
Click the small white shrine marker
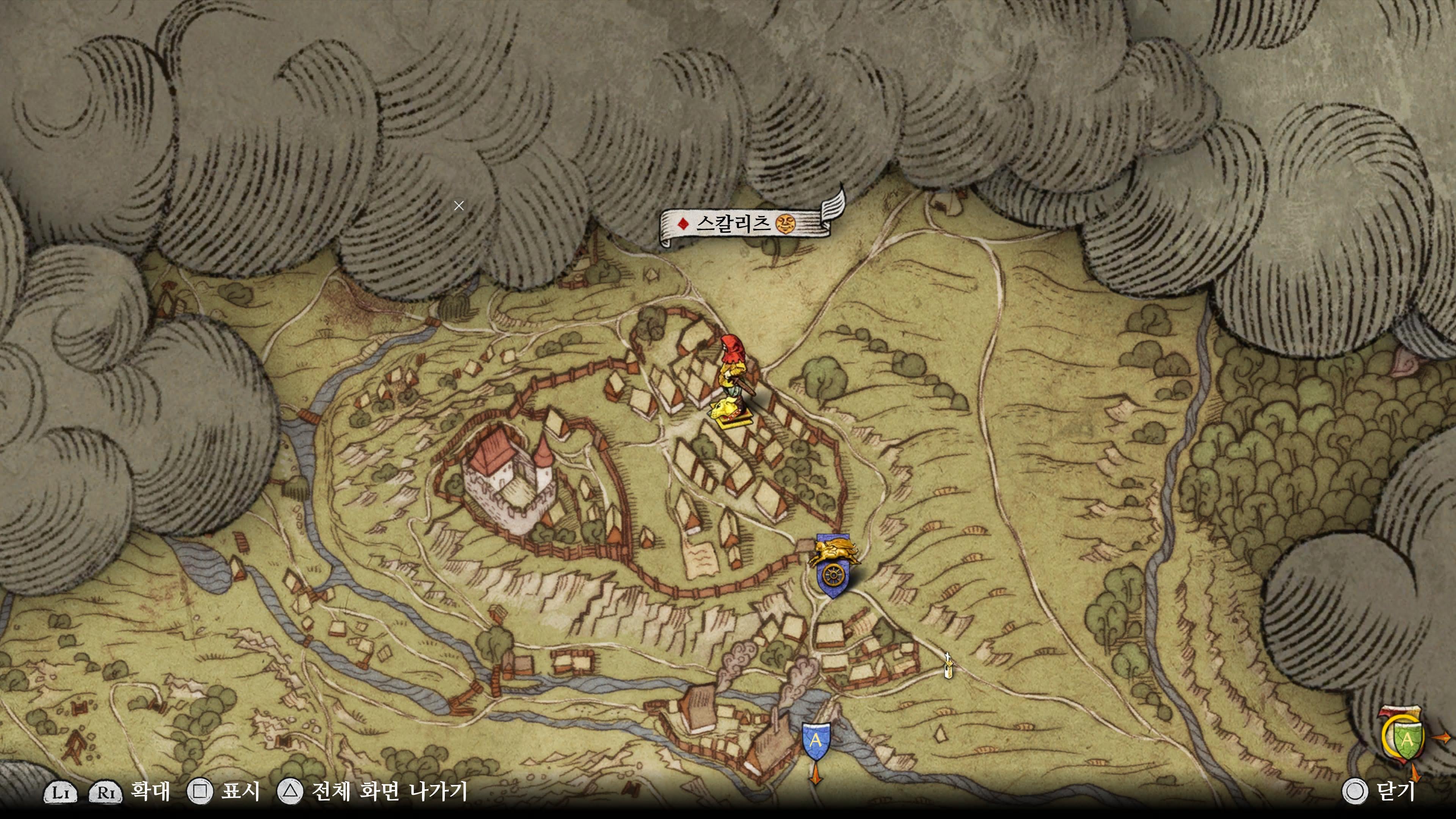pyautogui.click(x=948, y=666)
